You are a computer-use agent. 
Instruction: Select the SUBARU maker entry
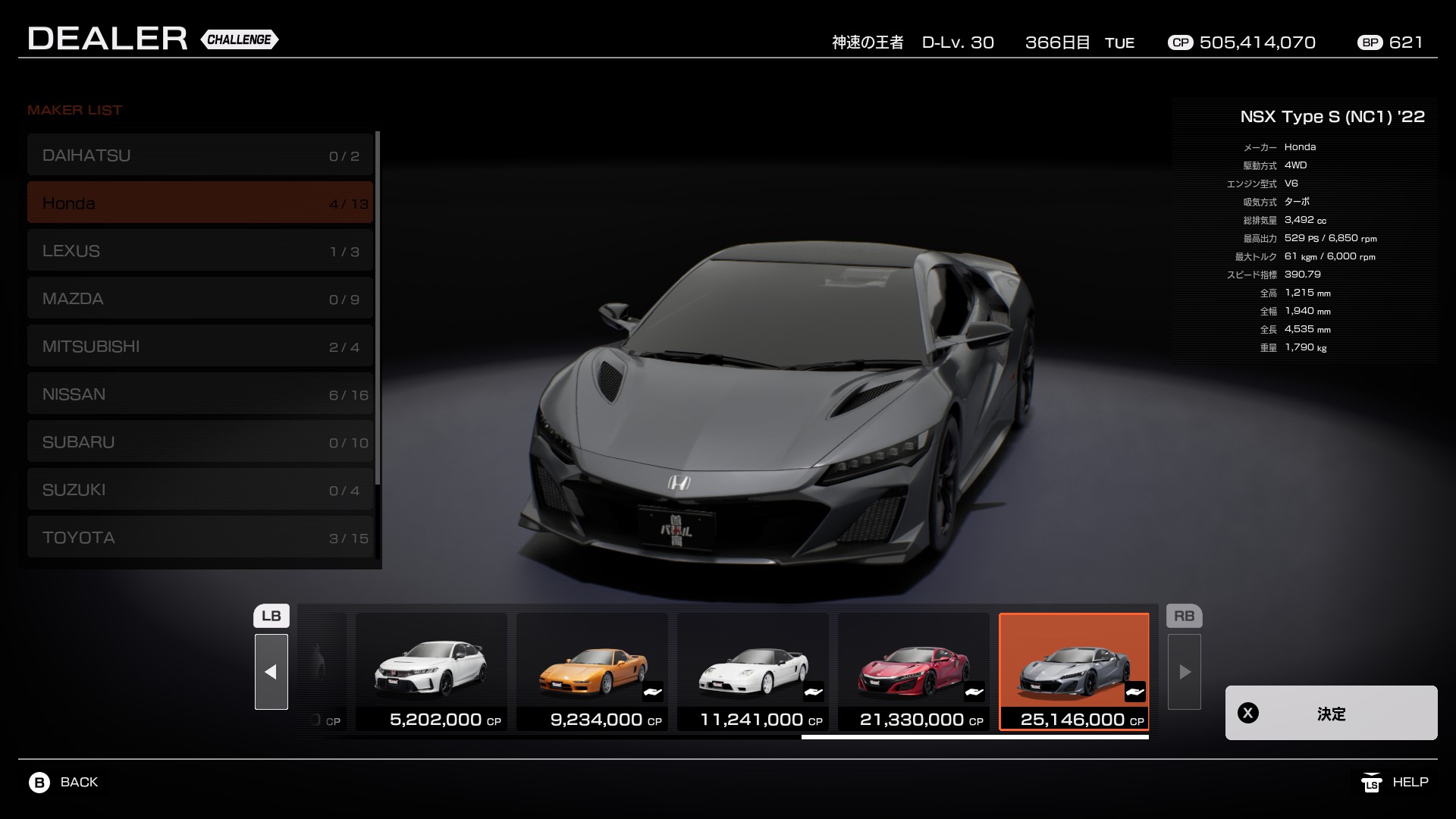point(200,442)
